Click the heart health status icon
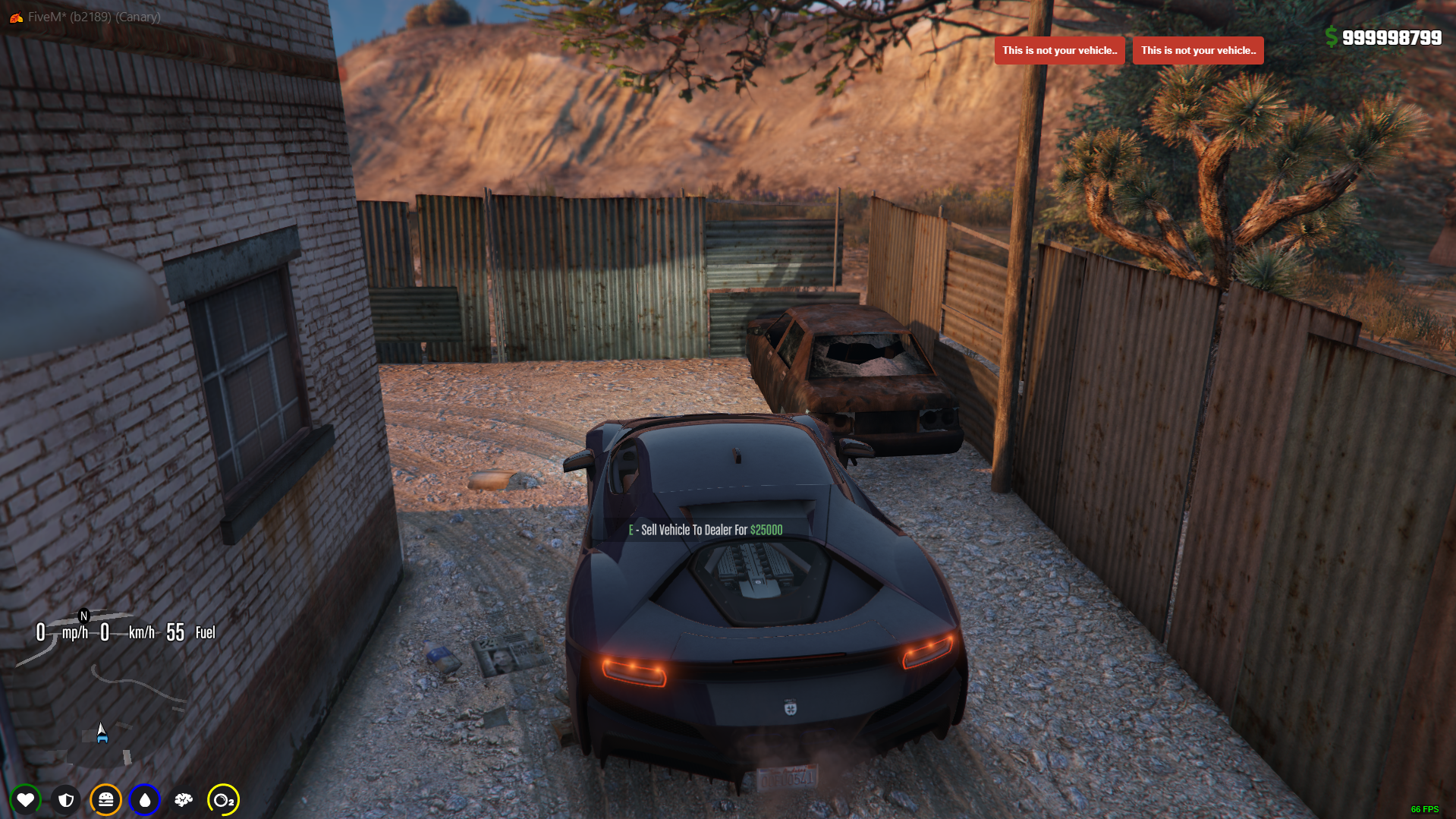The width and height of the screenshot is (1456, 819). pyautogui.click(x=25, y=799)
